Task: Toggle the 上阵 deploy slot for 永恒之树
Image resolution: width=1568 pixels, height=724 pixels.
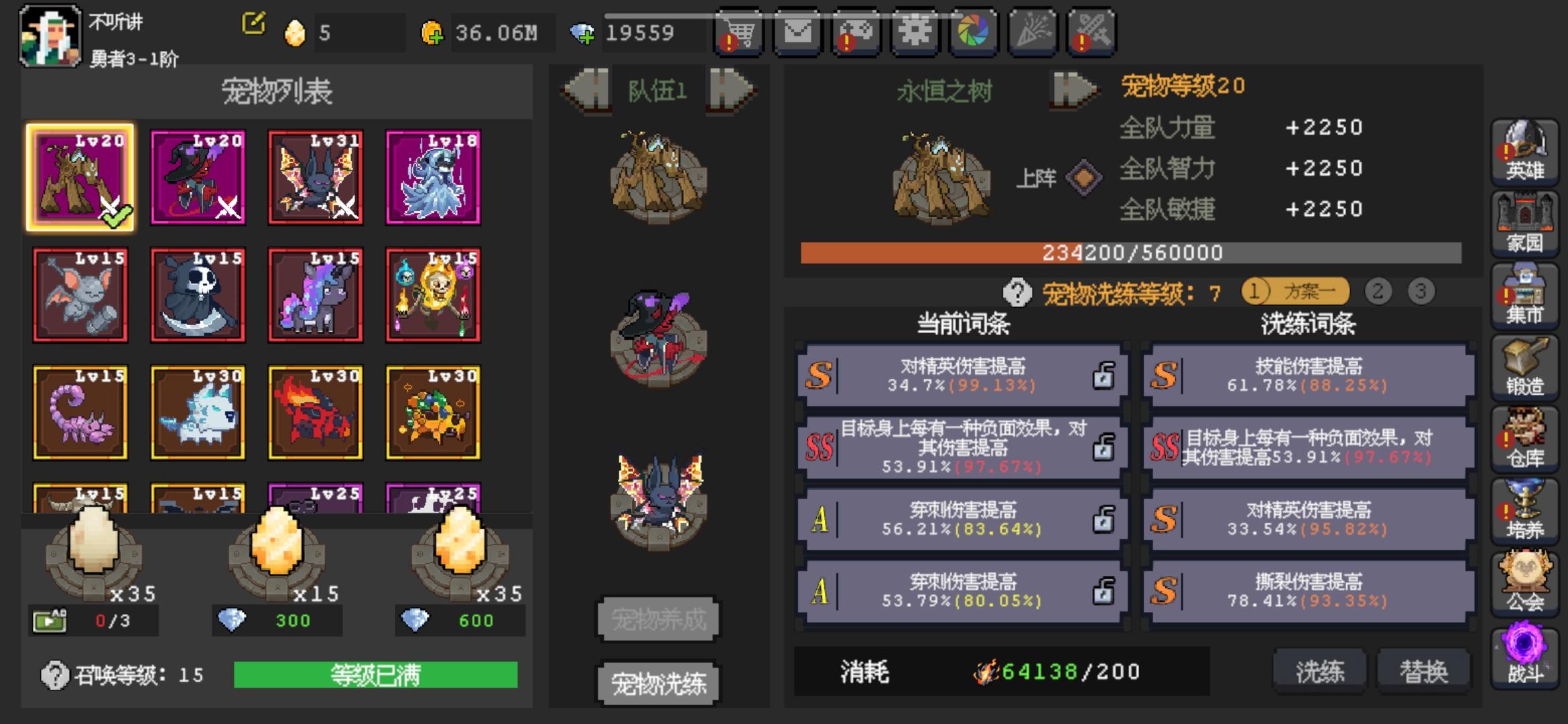Action: 1084,177
